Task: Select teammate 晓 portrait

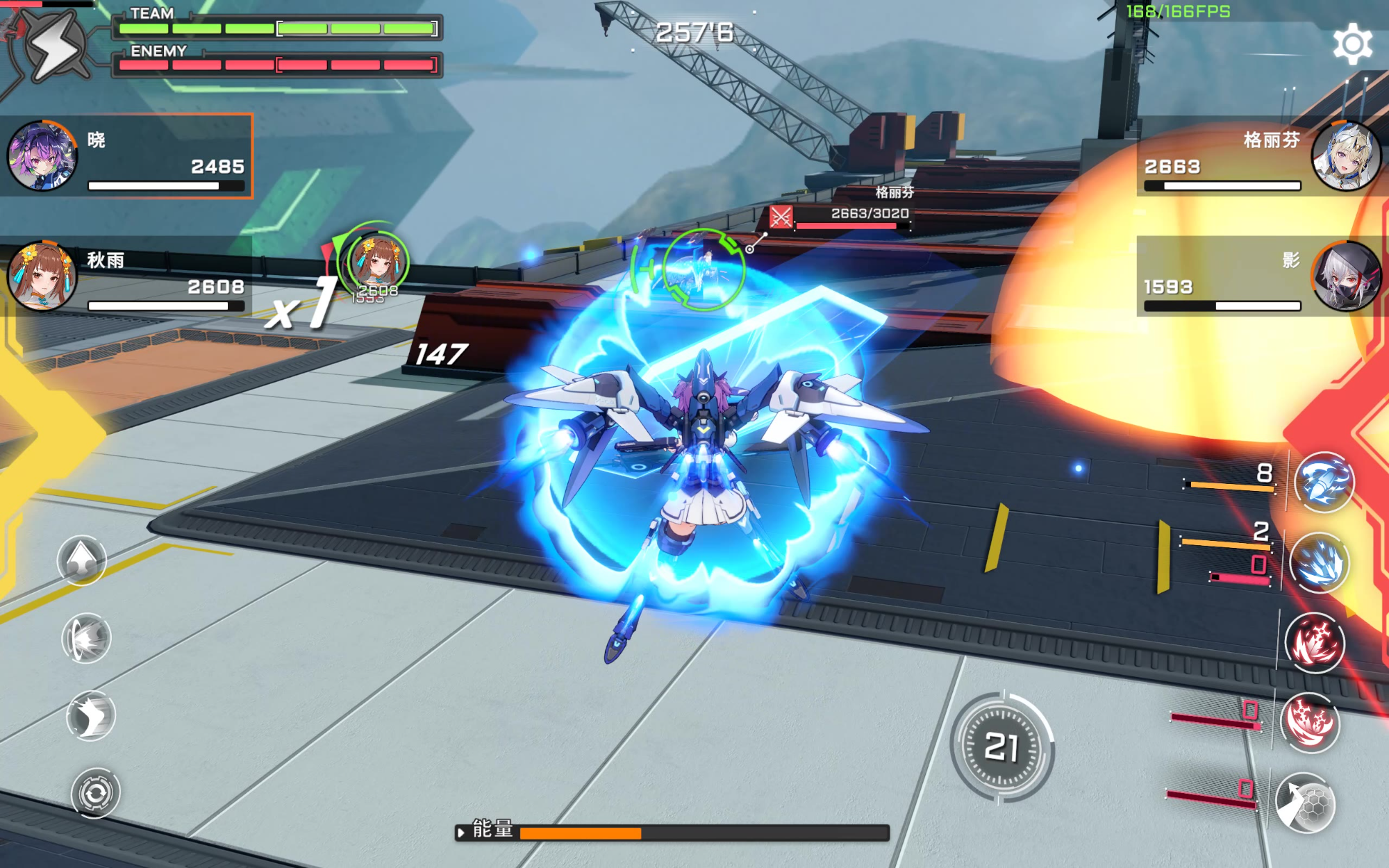Action: (x=42, y=156)
